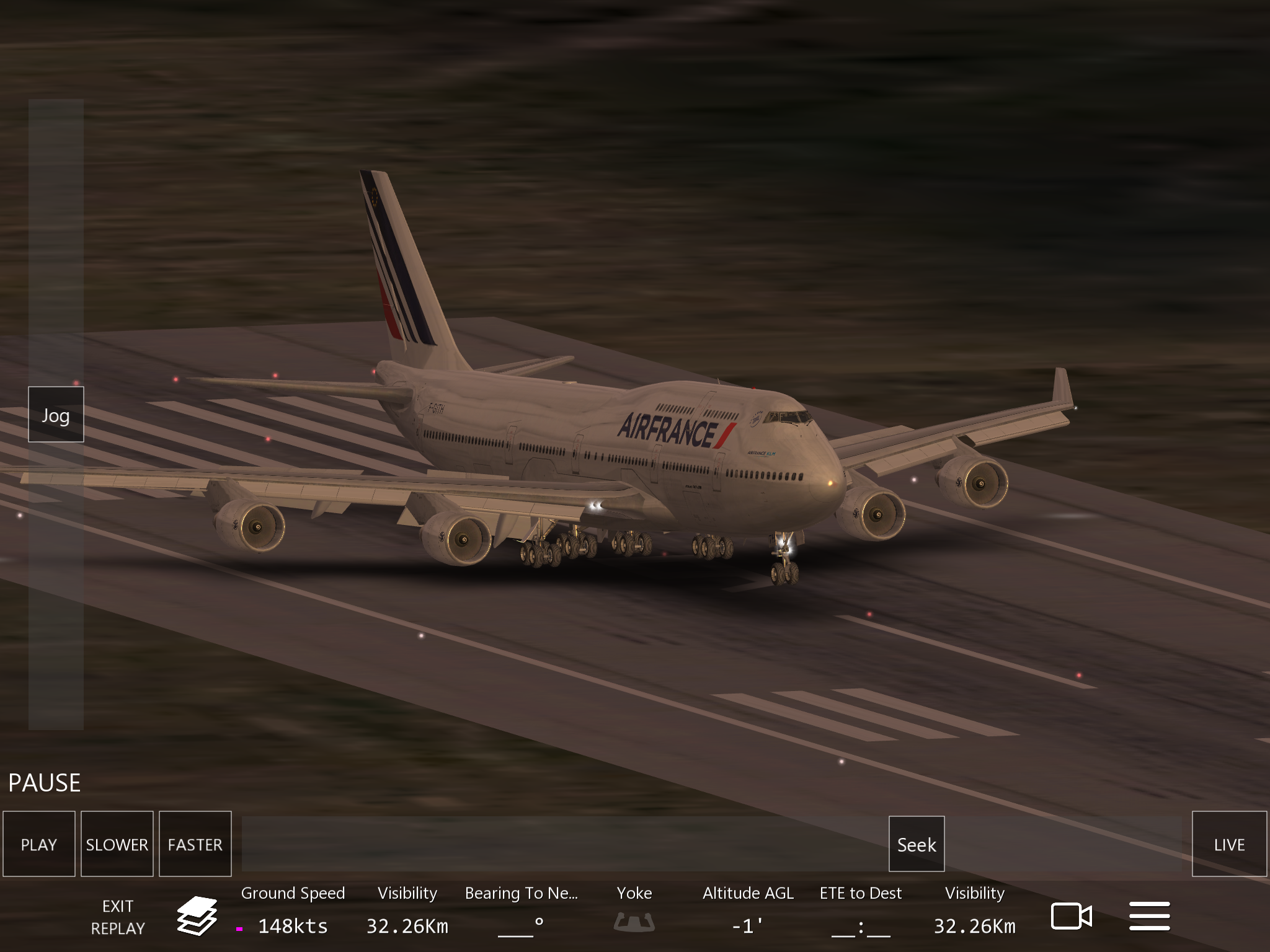Tap the Yoke indicator
This screenshot has height=952, width=1270.
[x=634, y=910]
